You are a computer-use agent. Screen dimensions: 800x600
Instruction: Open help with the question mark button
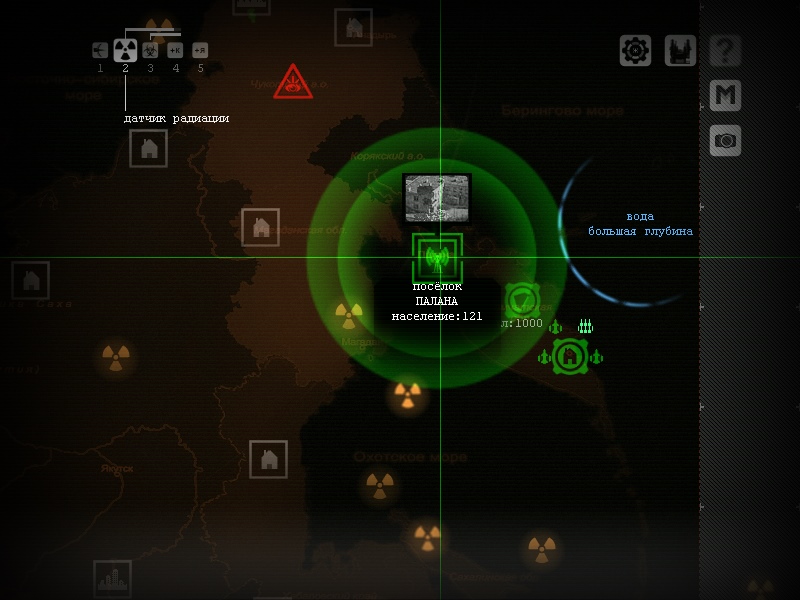click(x=725, y=50)
